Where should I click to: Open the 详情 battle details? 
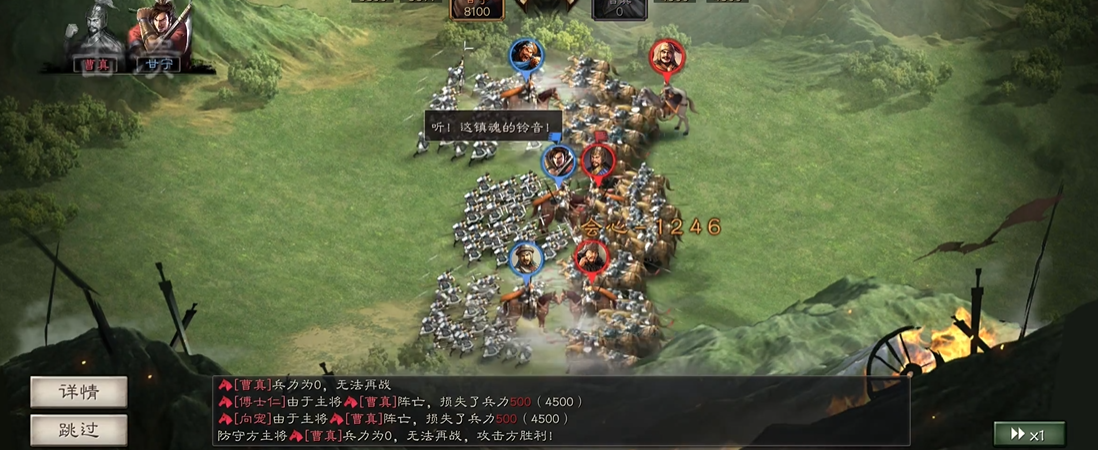click(79, 392)
